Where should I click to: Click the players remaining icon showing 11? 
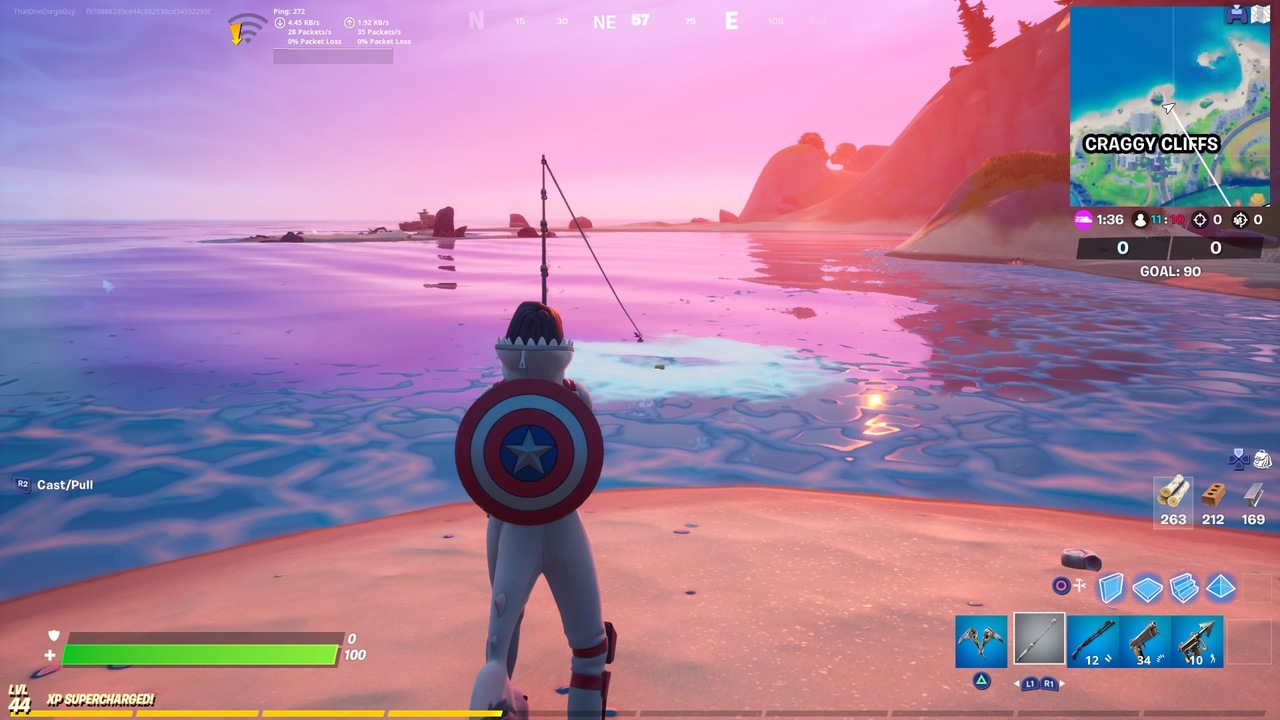point(1140,220)
